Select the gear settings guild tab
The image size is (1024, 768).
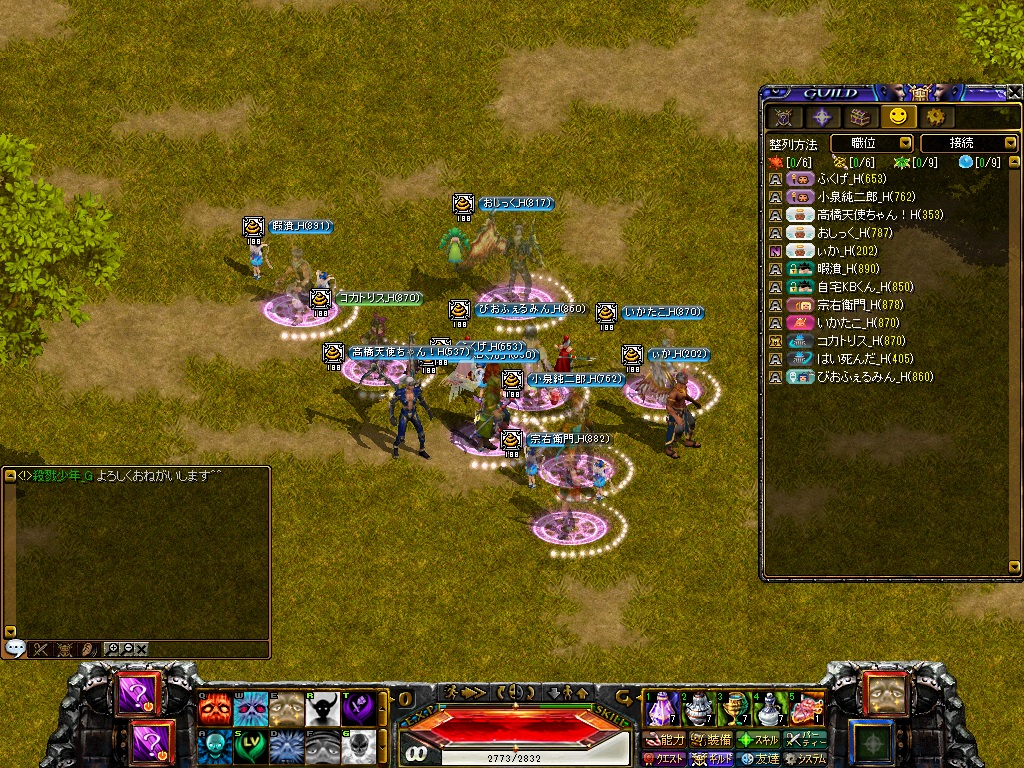(935, 117)
